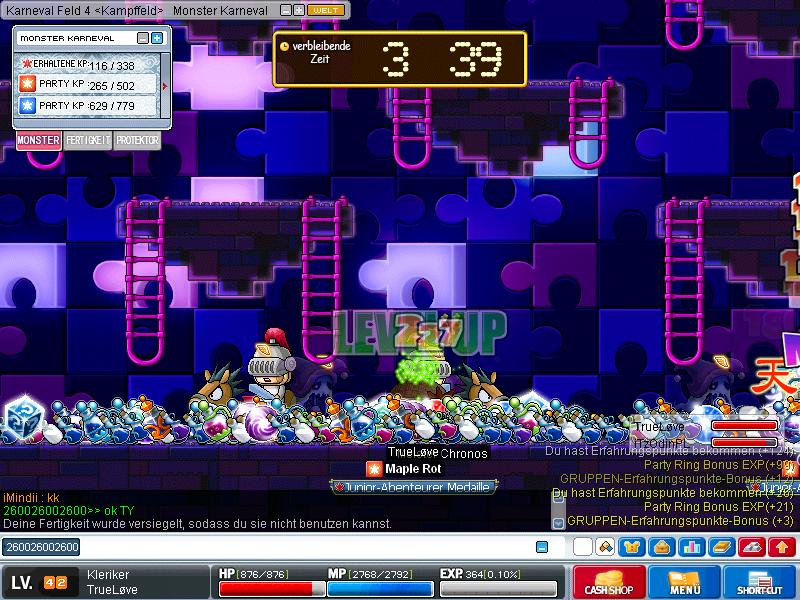Switch to the Fertigkeit tab
Image resolution: width=800 pixels, height=600 pixels.
(x=88, y=141)
